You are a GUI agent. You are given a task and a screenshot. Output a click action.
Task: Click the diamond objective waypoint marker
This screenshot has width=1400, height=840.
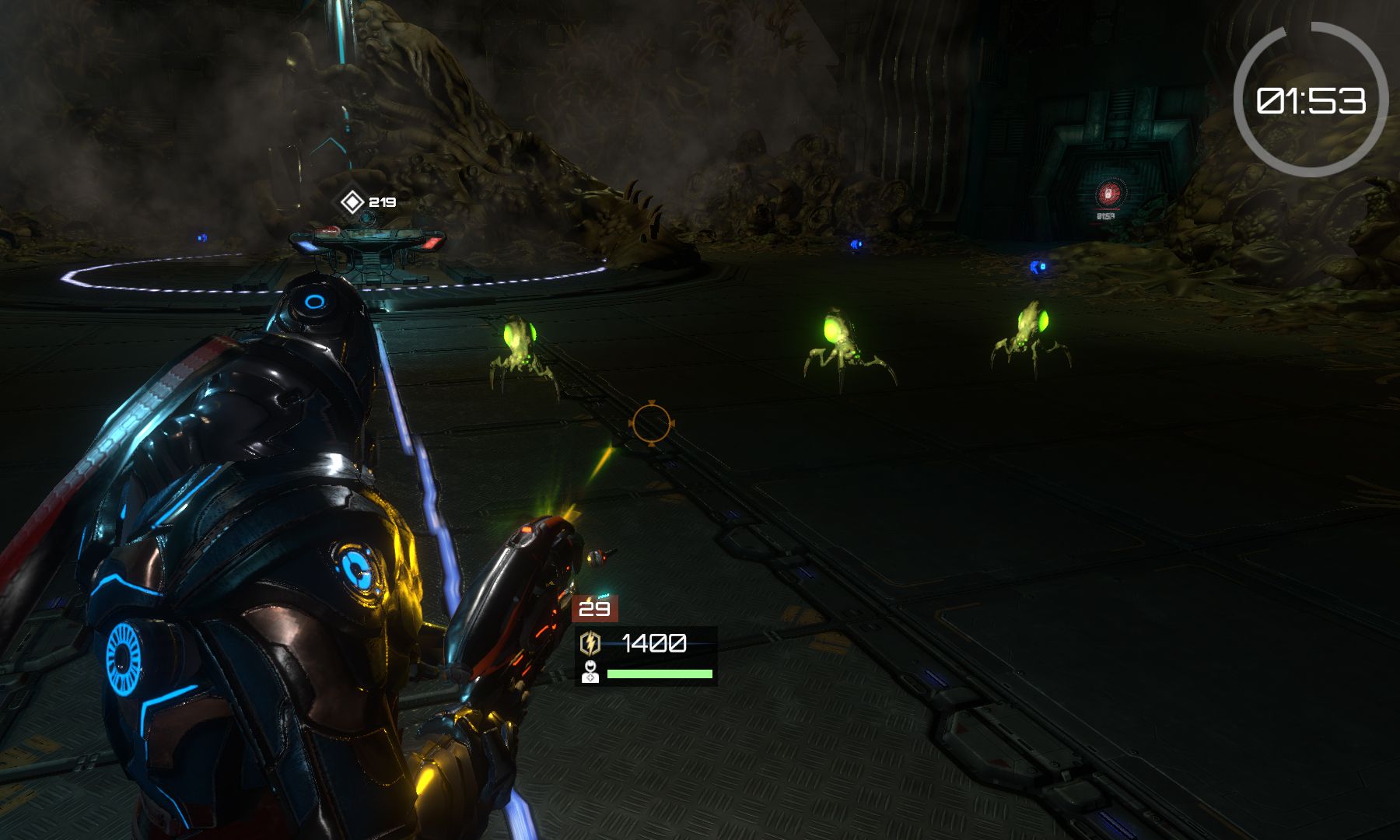tap(352, 202)
